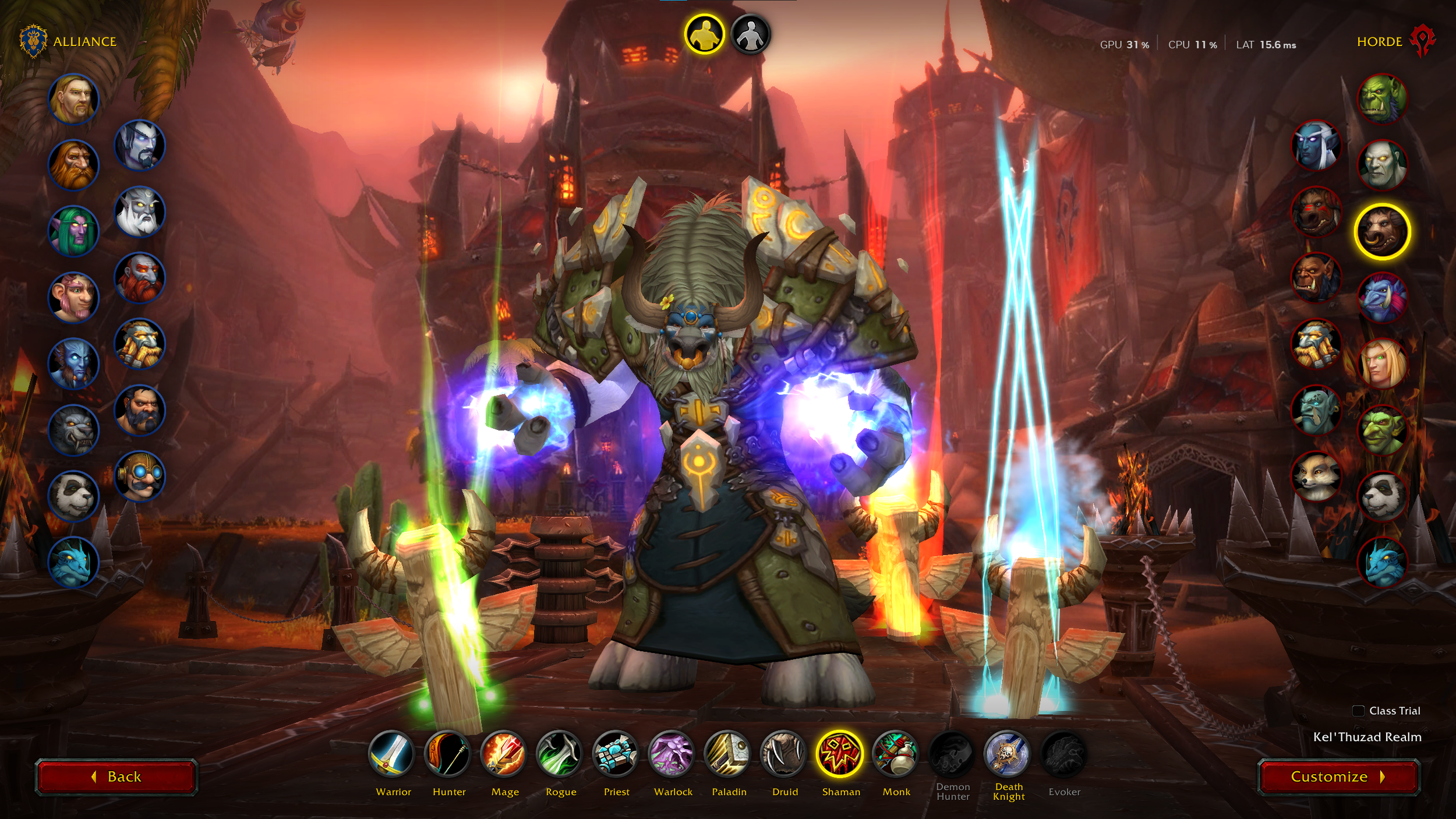Pick the Monk class icon

[895, 754]
